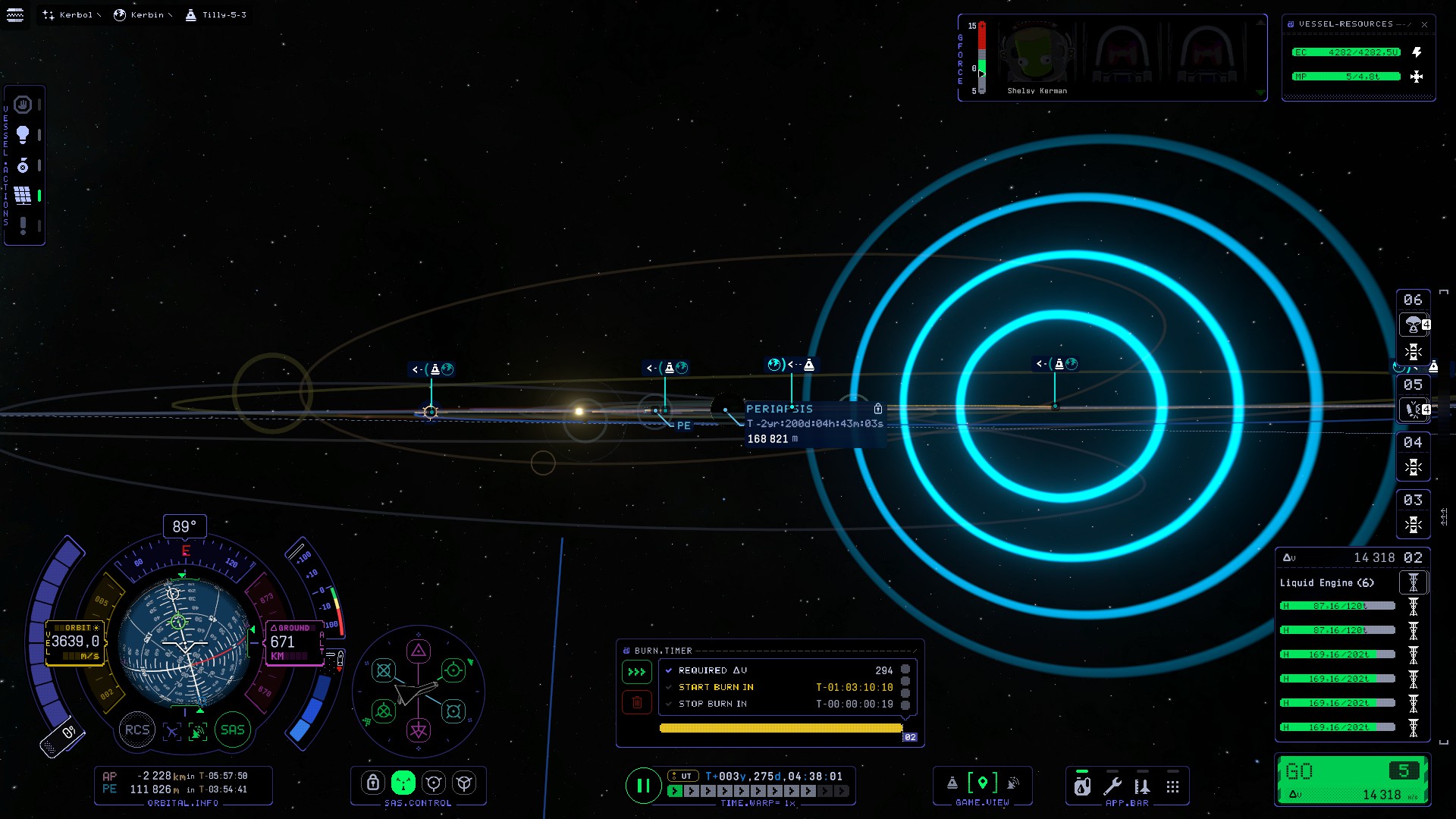1456x819 pixels.
Task: Open the wrench app in the App Bar
Action: [x=1112, y=786]
